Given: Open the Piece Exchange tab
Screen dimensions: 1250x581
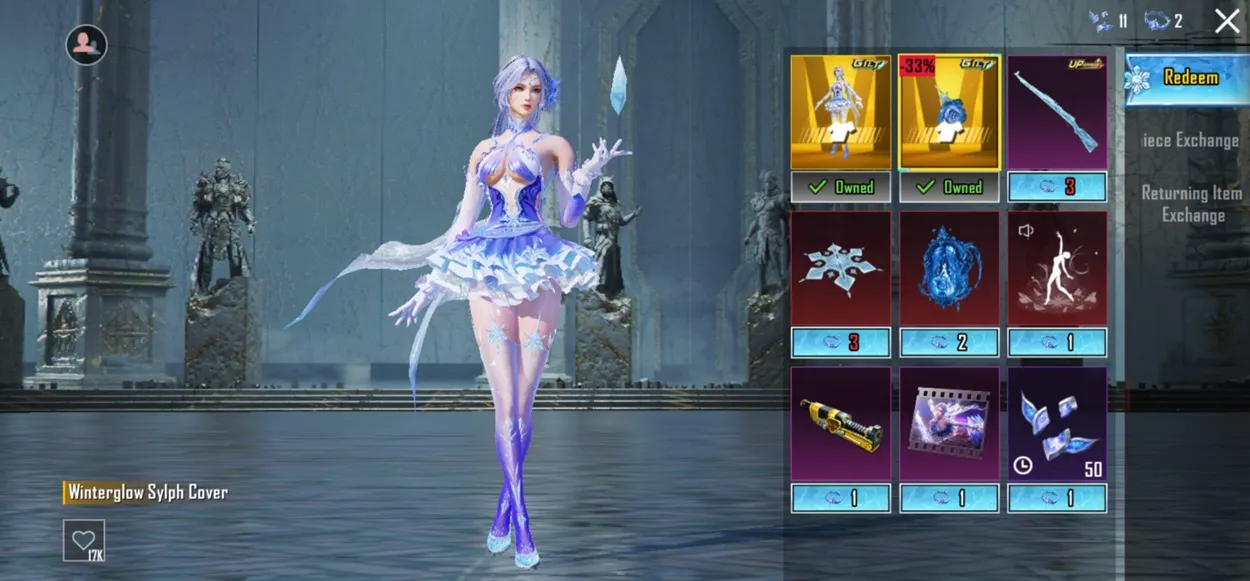Looking at the screenshot, I should click(x=1190, y=140).
